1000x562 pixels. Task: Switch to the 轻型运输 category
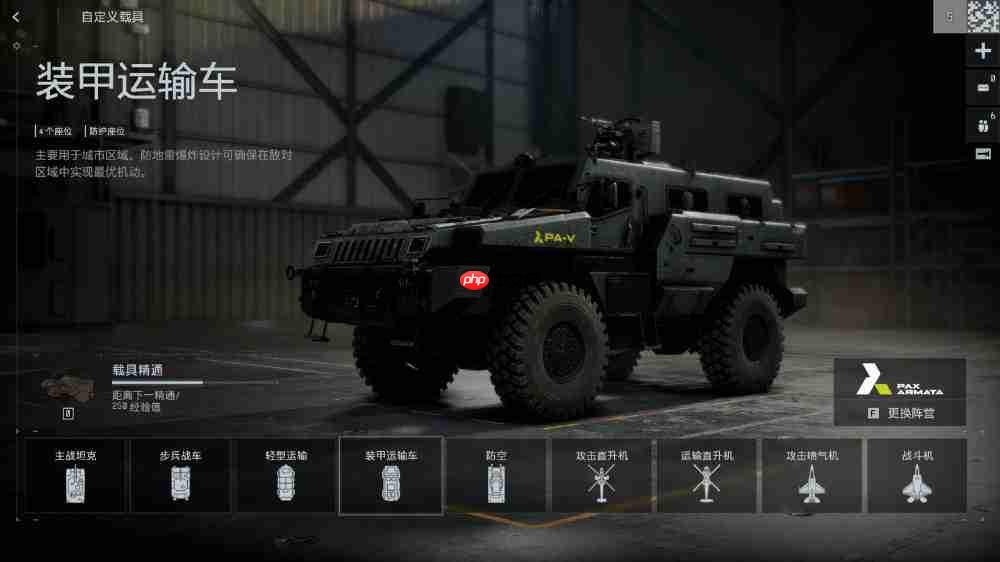286,476
